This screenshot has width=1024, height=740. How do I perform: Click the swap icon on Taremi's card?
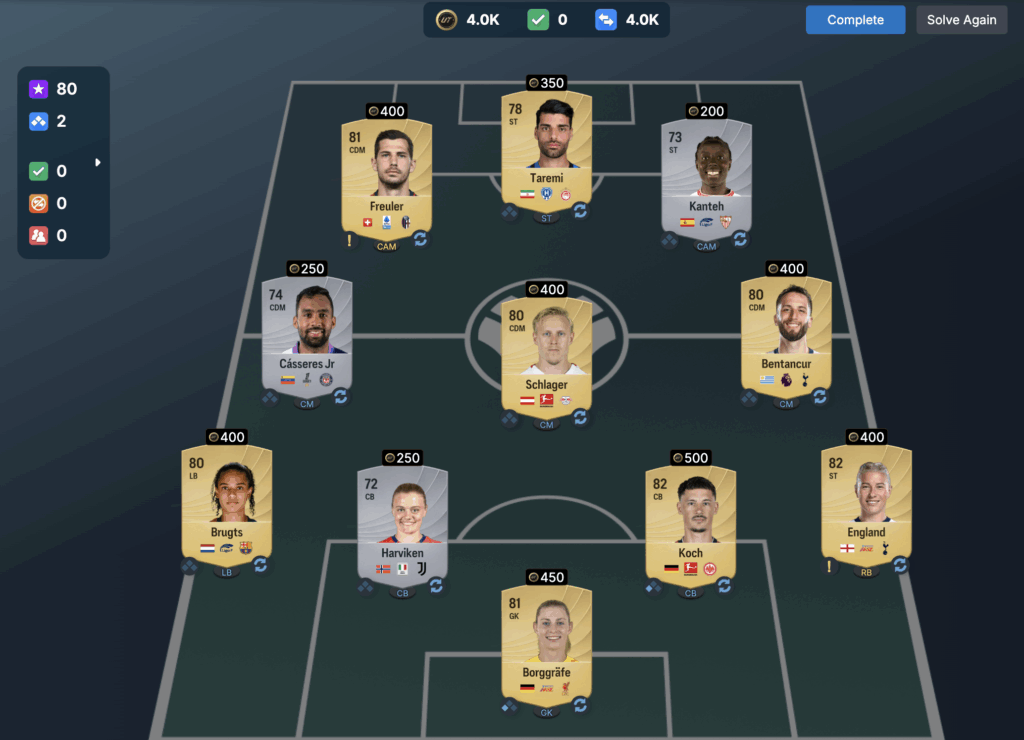(x=580, y=211)
